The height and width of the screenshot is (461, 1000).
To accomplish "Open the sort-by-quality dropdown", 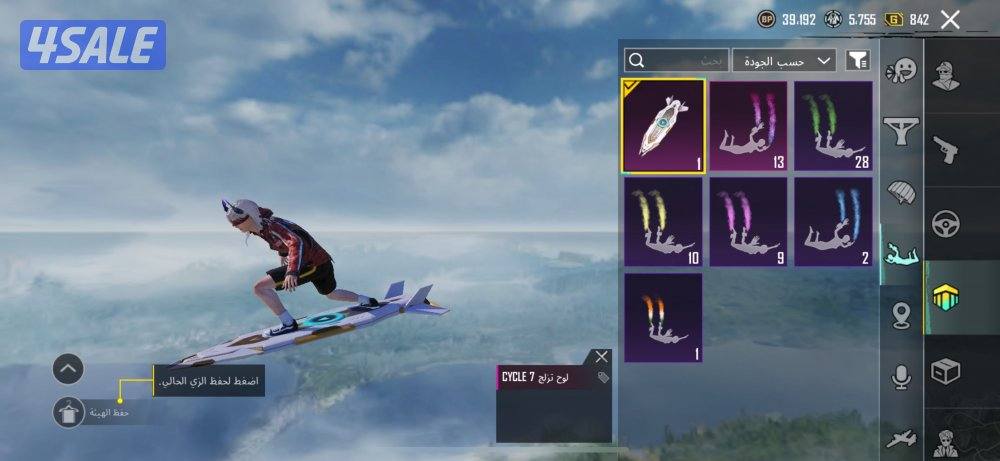I will click(x=784, y=60).
